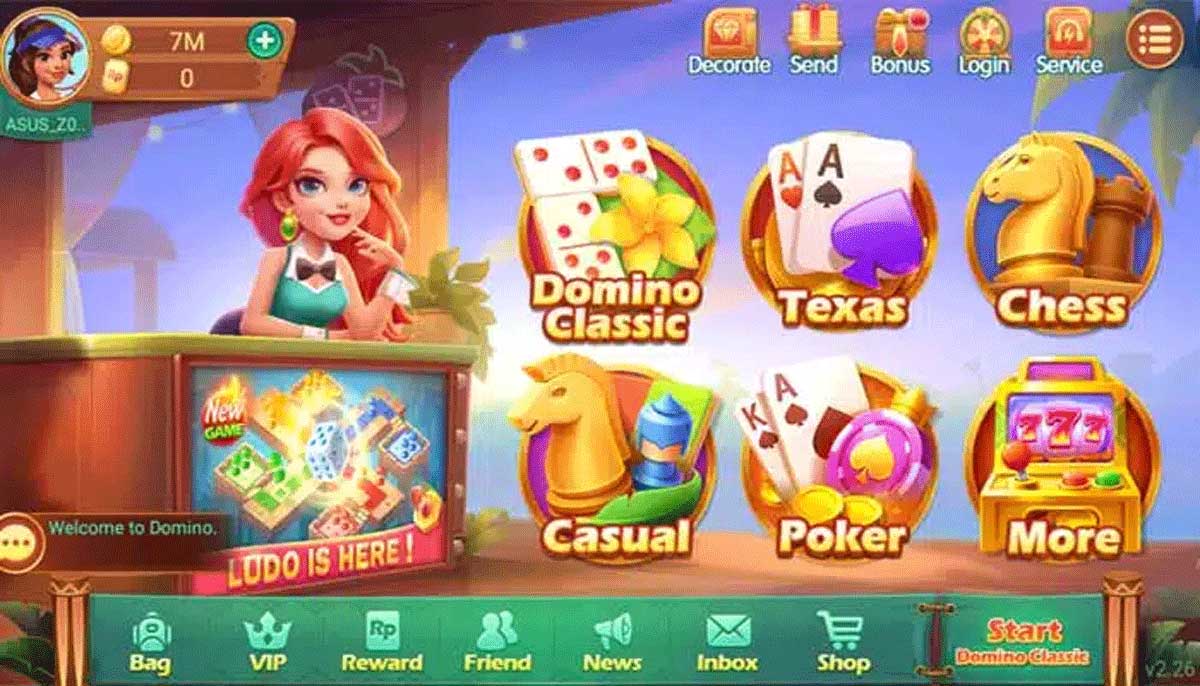Add coins with the green plus button

[x=265, y=41]
